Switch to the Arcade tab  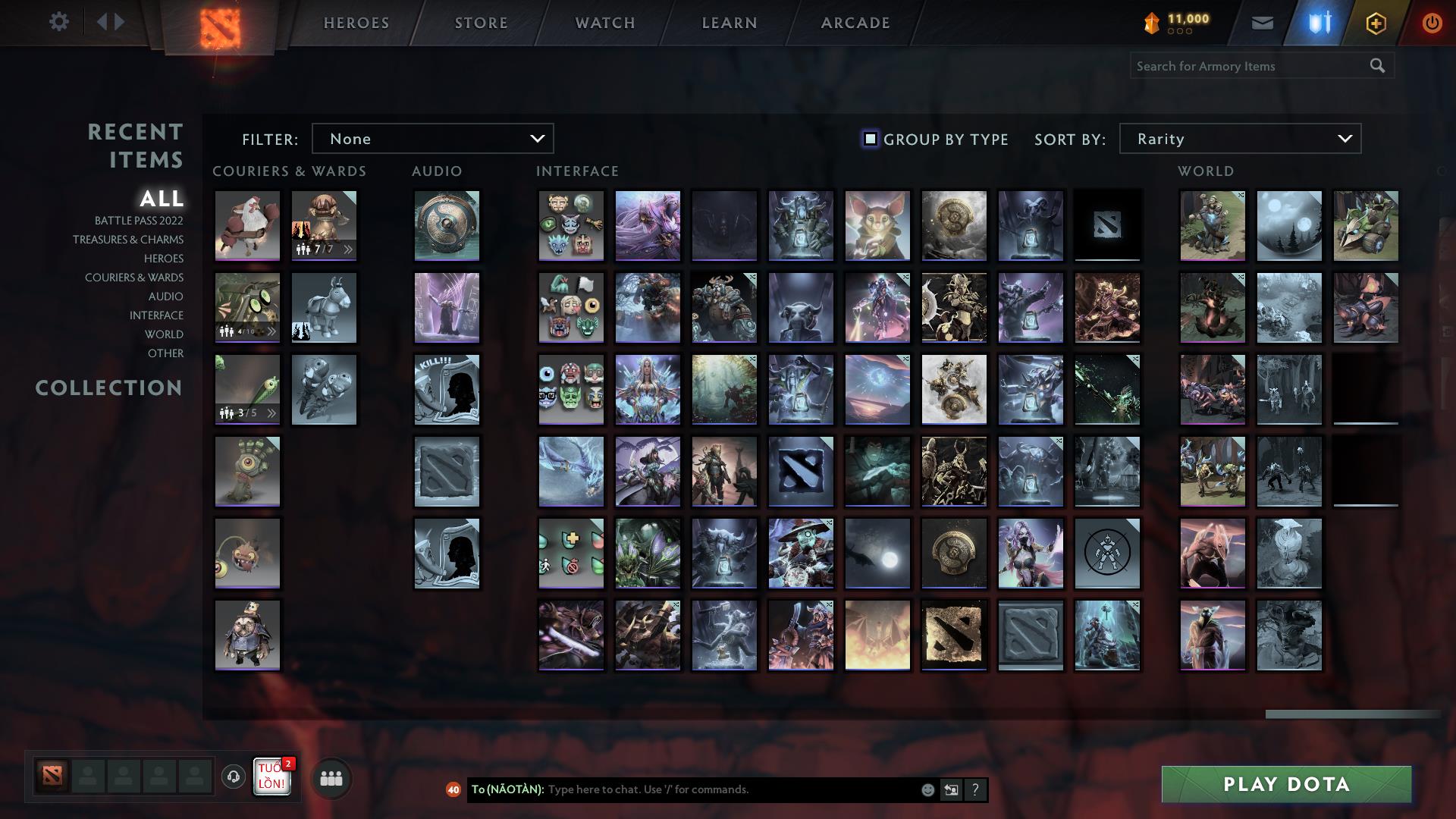[x=854, y=23]
